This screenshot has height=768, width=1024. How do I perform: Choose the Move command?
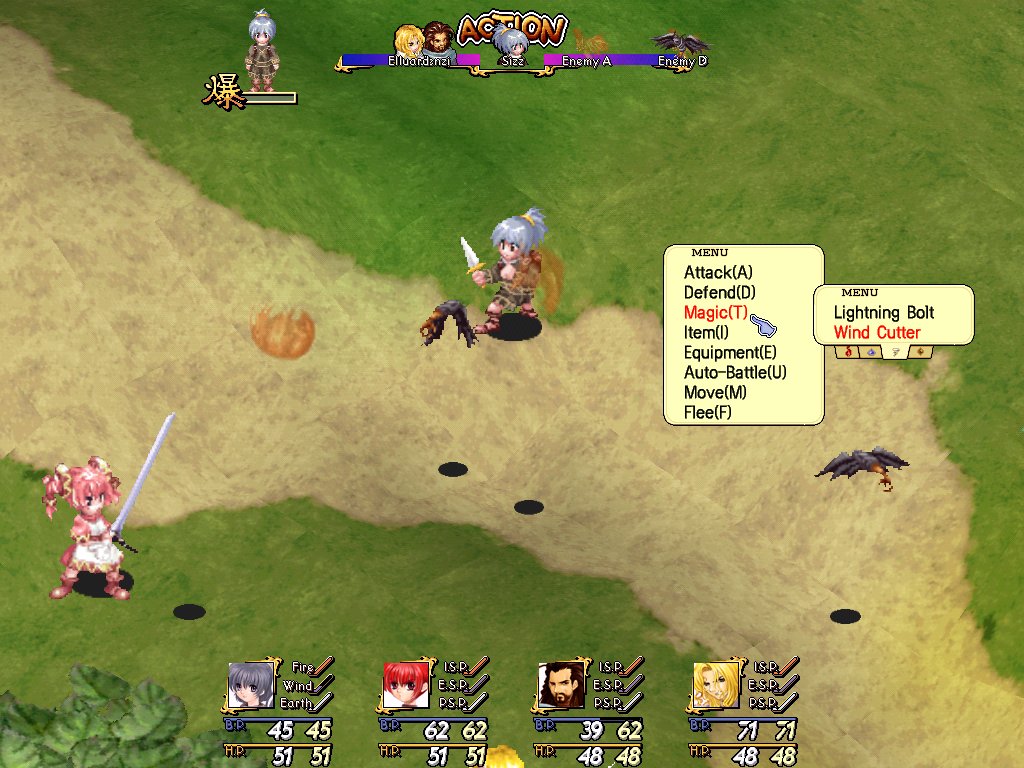pos(715,392)
